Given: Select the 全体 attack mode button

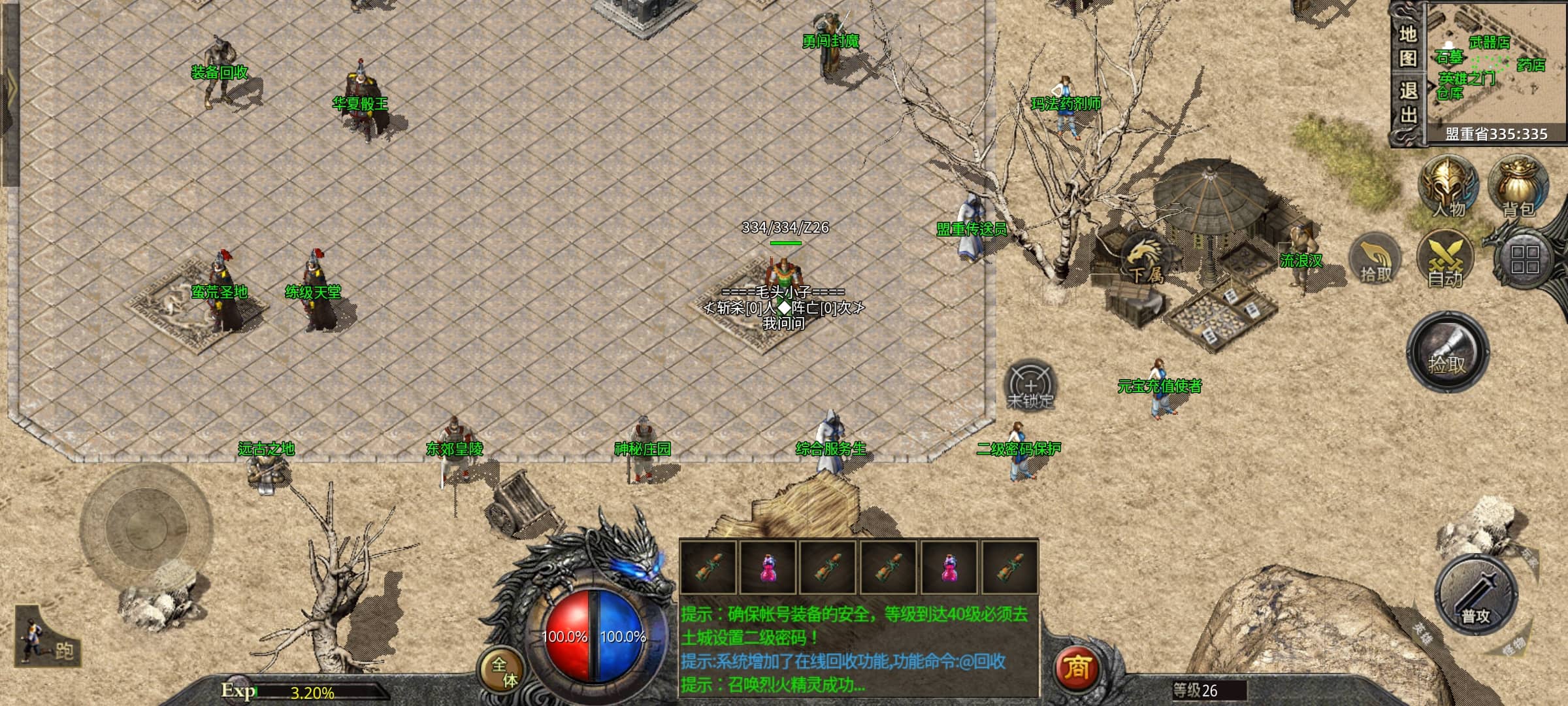Looking at the screenshot, I should (504, 671).
